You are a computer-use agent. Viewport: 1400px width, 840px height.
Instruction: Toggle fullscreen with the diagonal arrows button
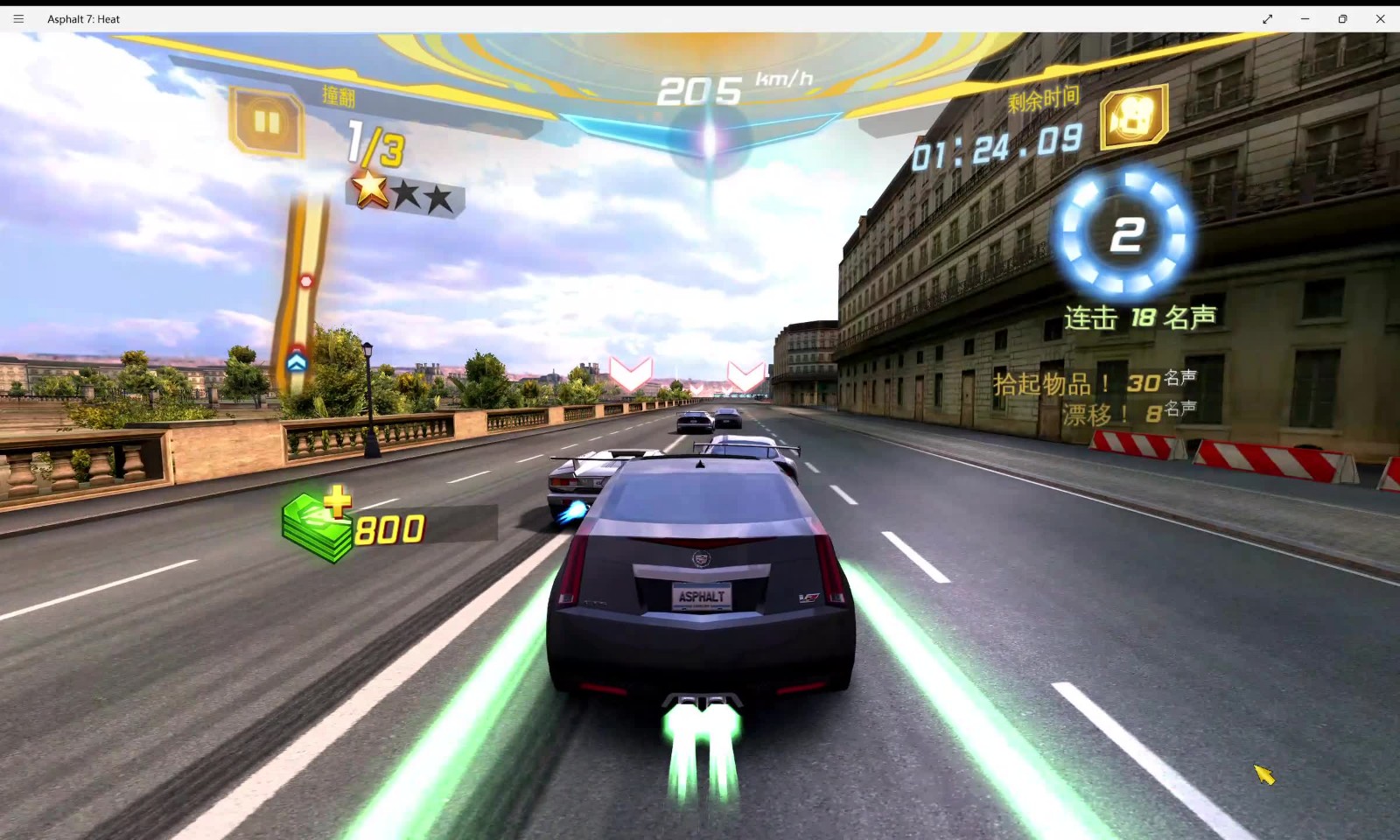click(1267, 18)
